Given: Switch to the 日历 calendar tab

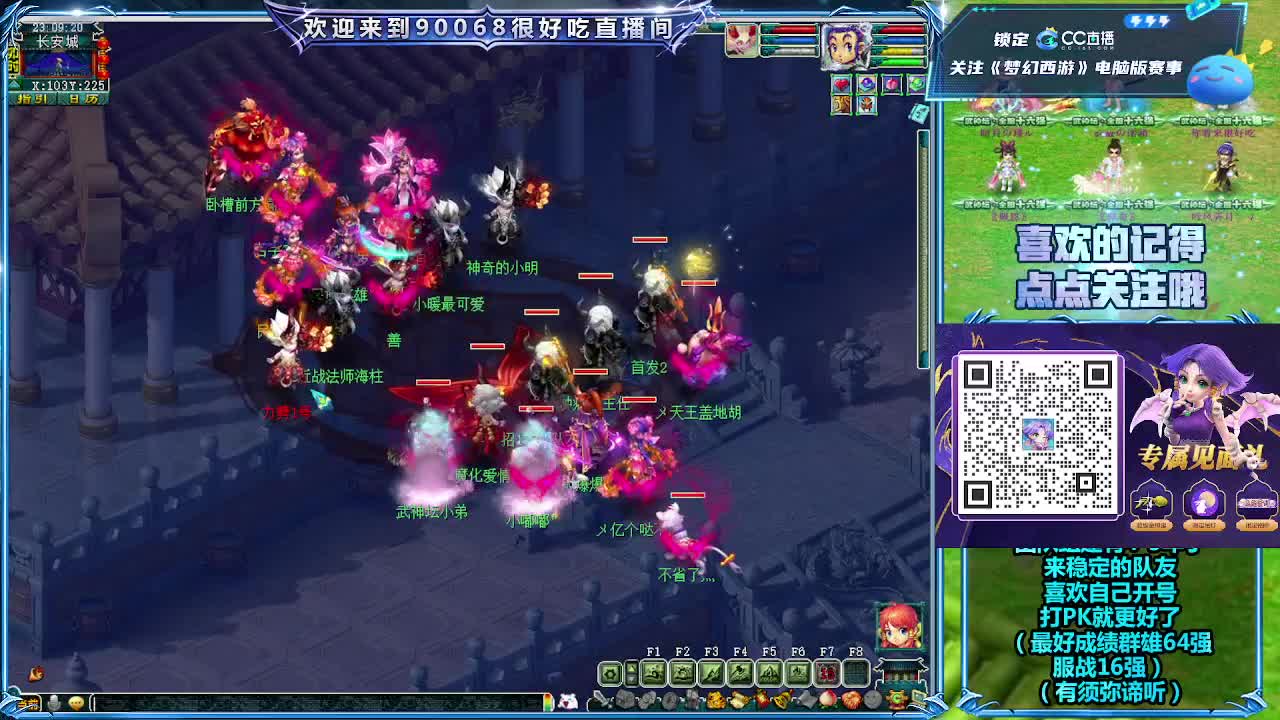Looking at the screenshot, I should [x=83, y=98].
